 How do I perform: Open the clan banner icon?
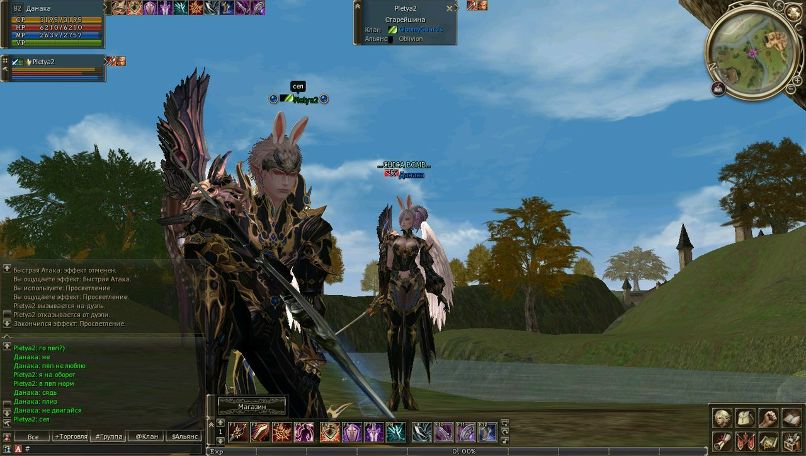click(x=745, y=440)
